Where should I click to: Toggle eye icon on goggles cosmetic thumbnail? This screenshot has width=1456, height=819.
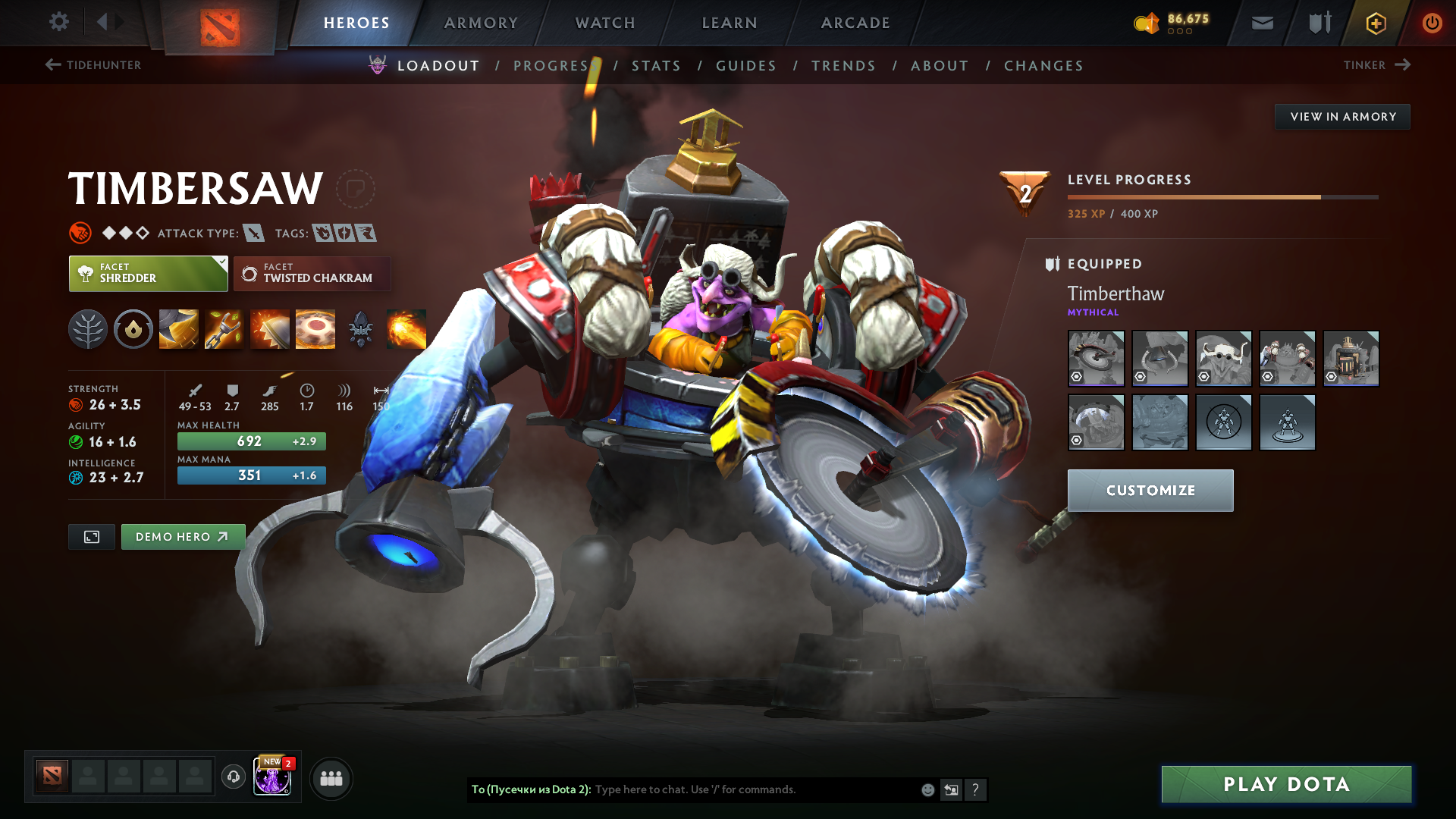pos(1205,376)
